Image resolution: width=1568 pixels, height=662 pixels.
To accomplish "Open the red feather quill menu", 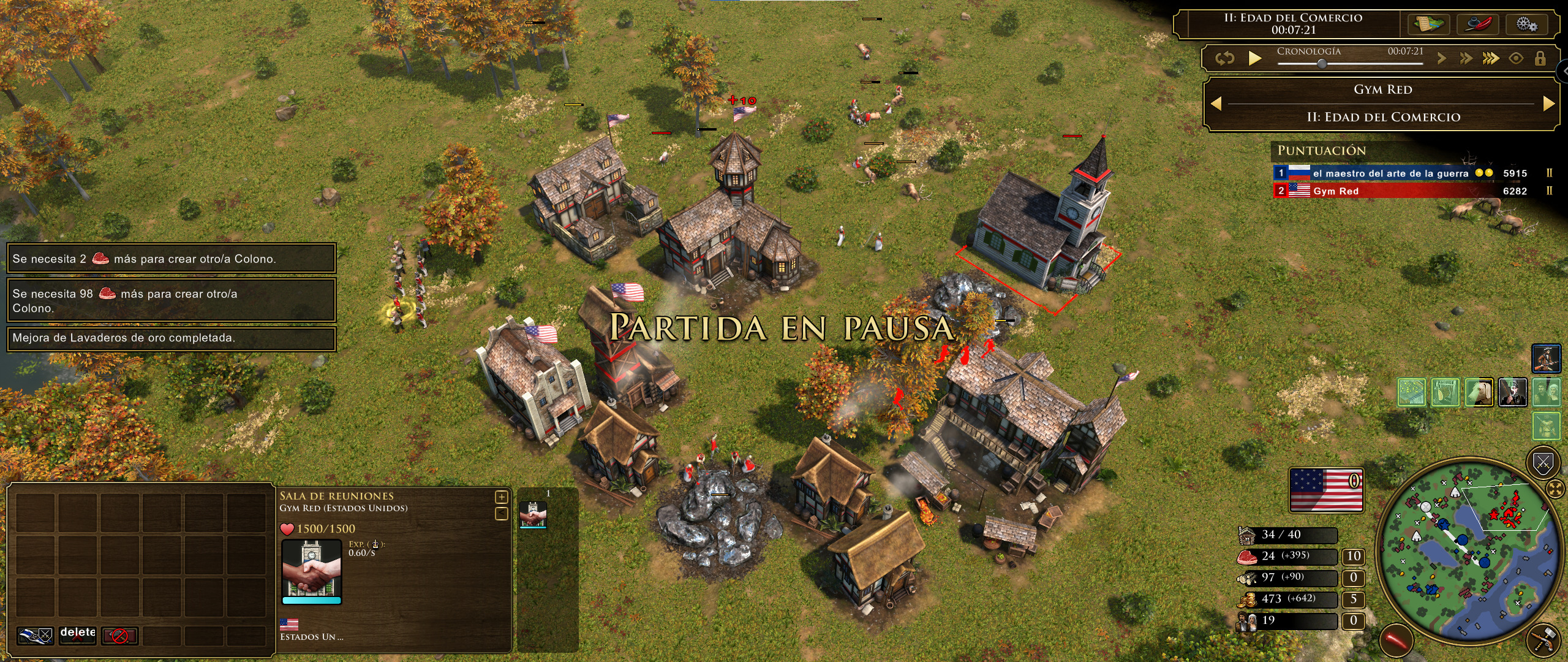I will coord(1478,25).
